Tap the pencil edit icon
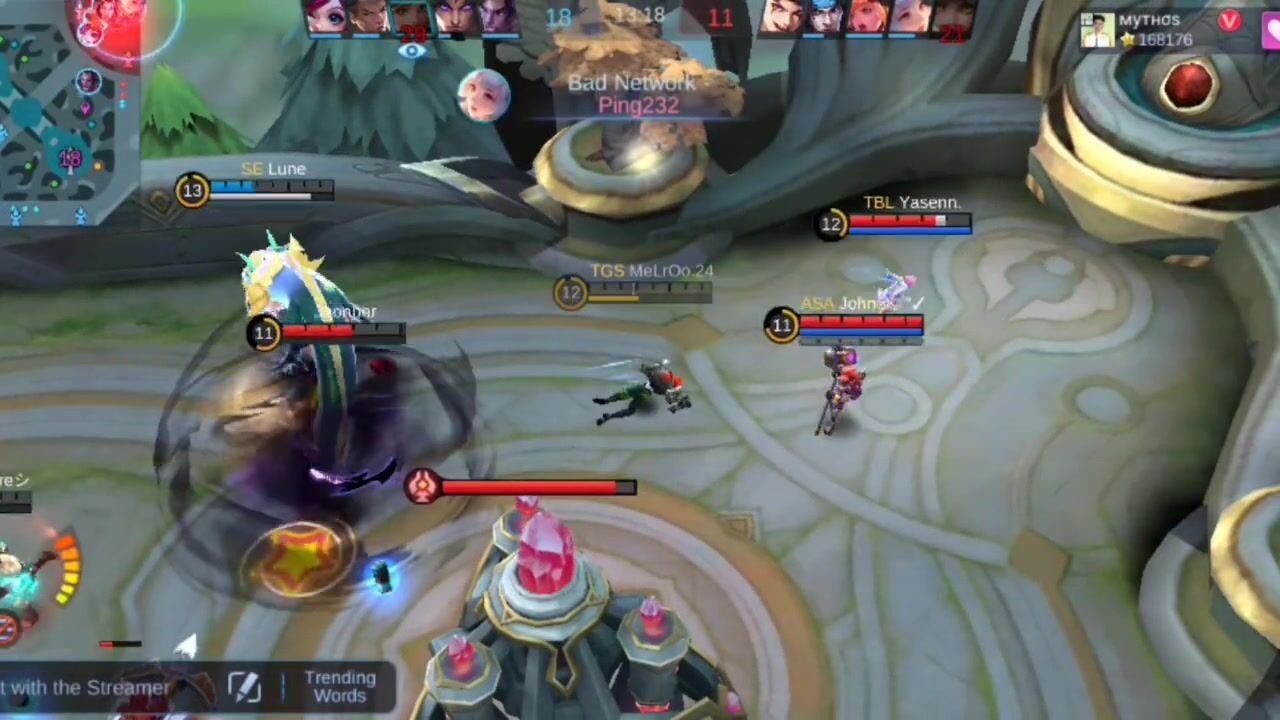 point(245,687)
